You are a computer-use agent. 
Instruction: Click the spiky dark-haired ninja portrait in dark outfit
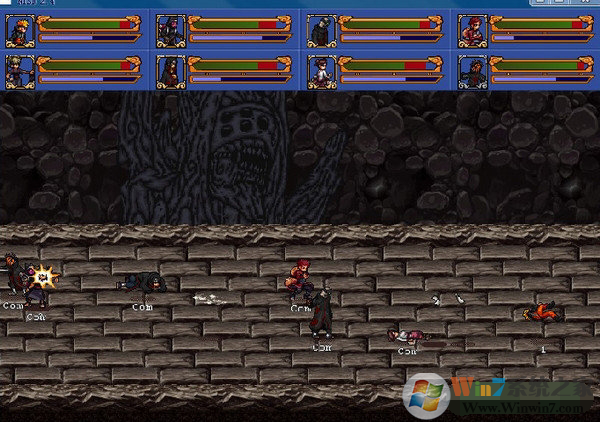(x=171, y=30)
